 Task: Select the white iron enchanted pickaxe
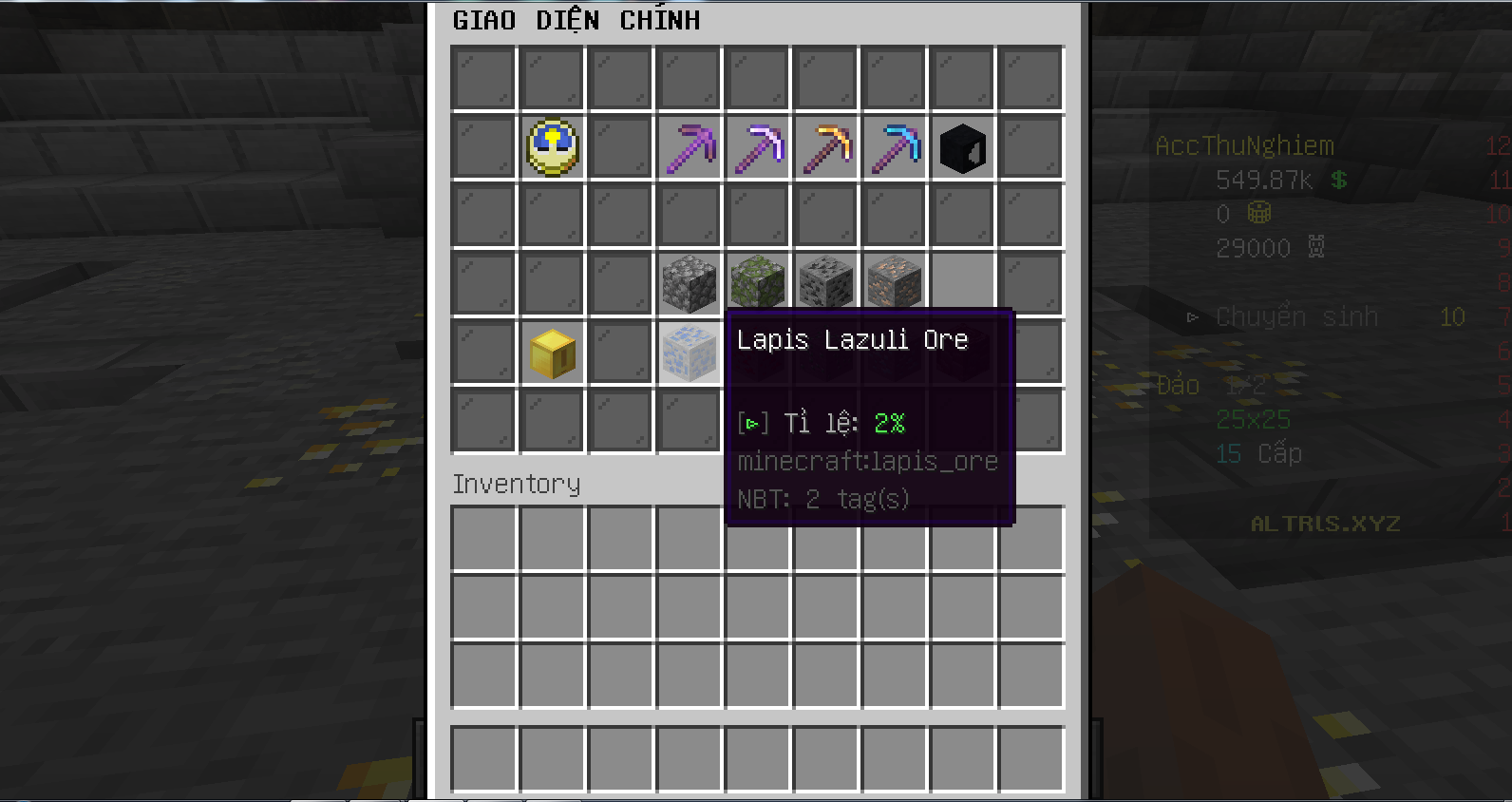(x=758, y=145)
